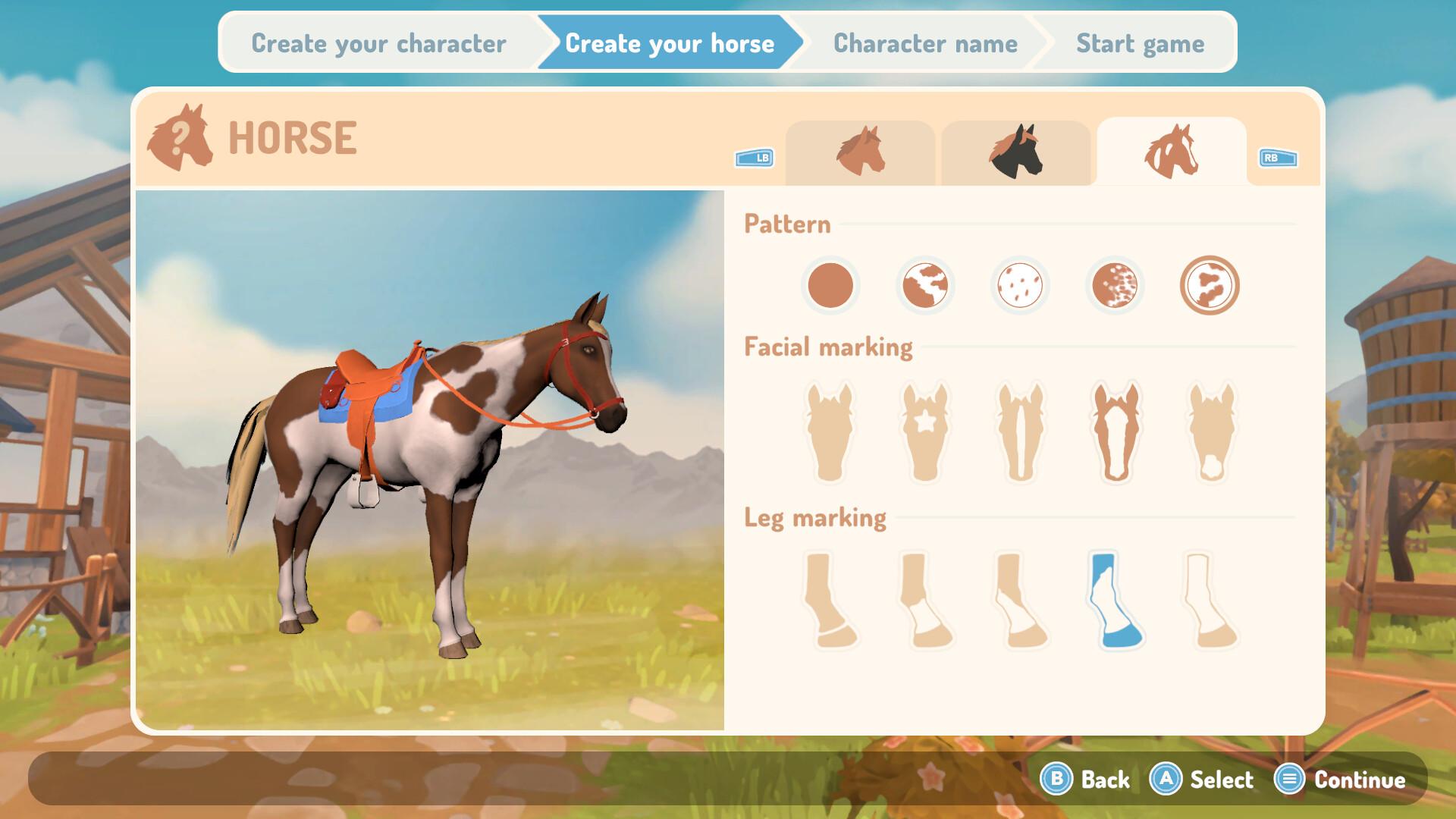Select the leg with no marking
The width and height of the screenshot is (1456, 819).
click(x=830, y=599)
